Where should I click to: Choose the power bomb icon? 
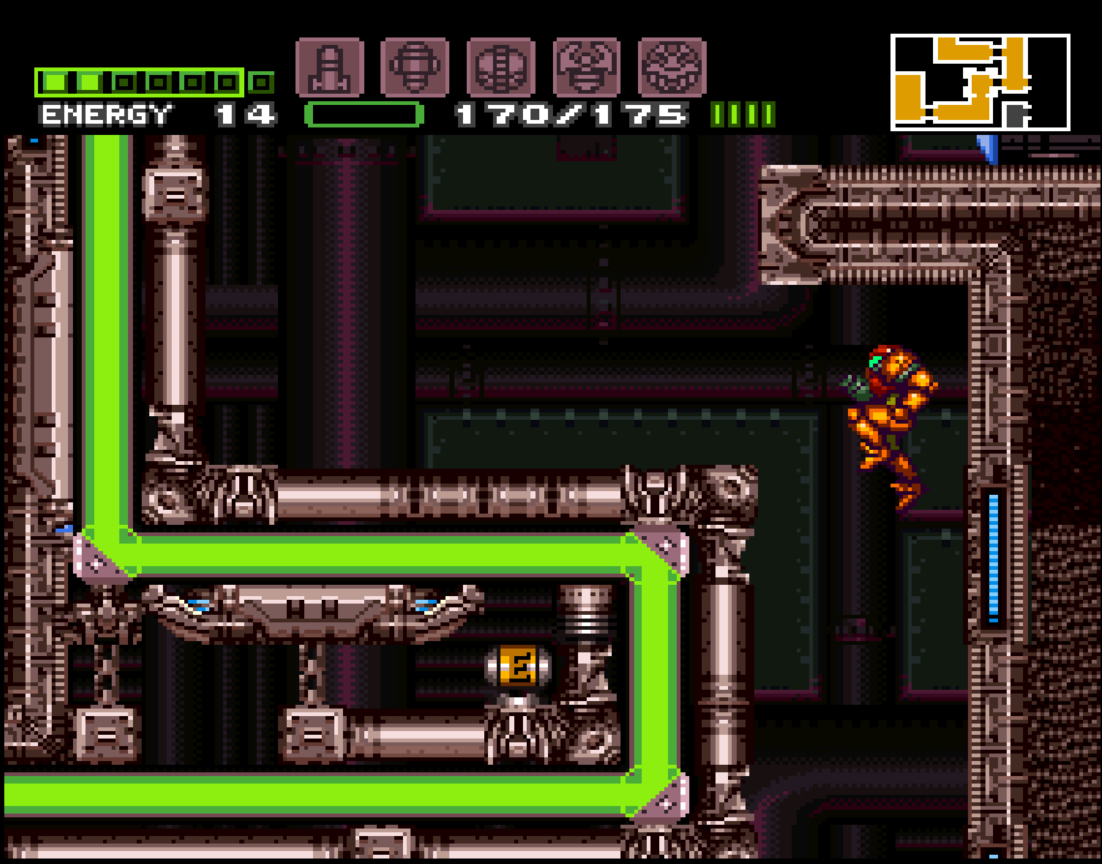click(501, 68)
